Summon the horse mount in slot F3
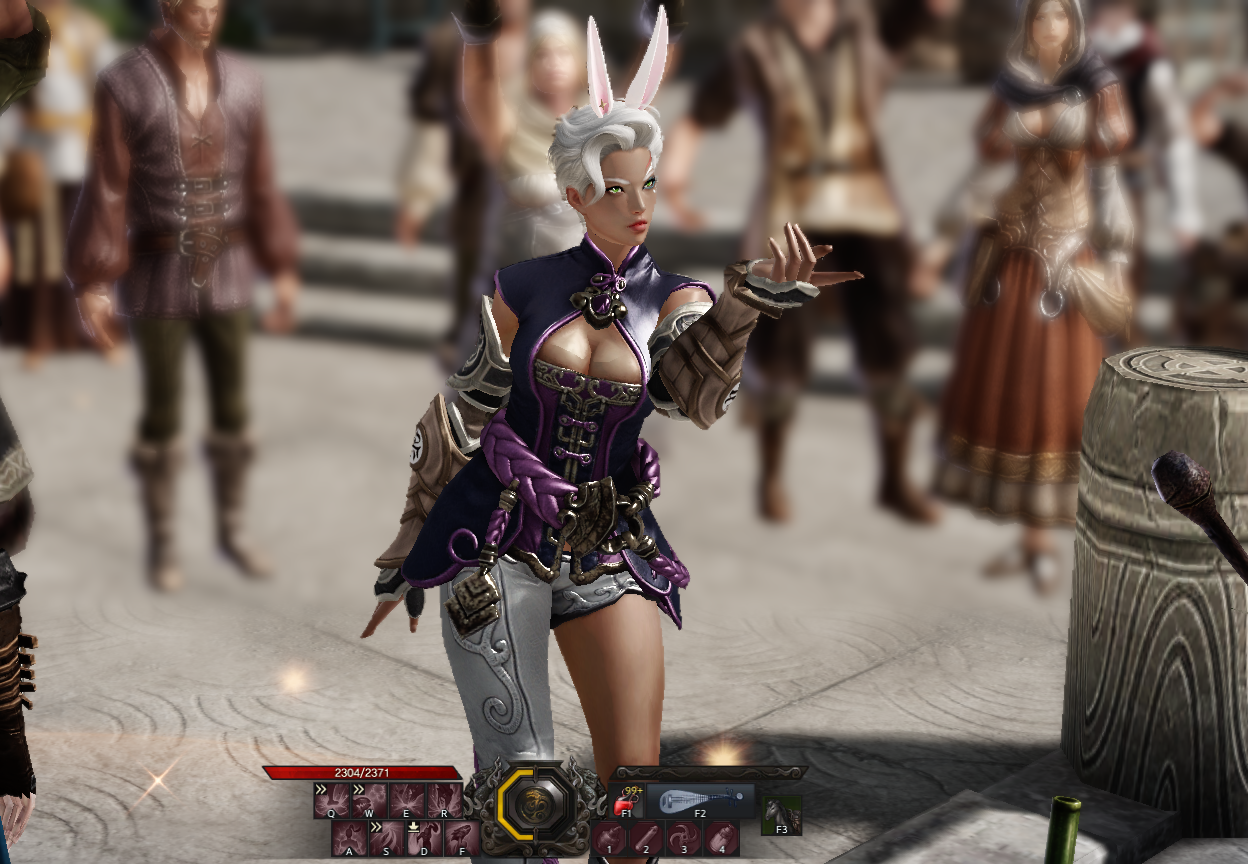1248x864 pixels. point(782,814)
